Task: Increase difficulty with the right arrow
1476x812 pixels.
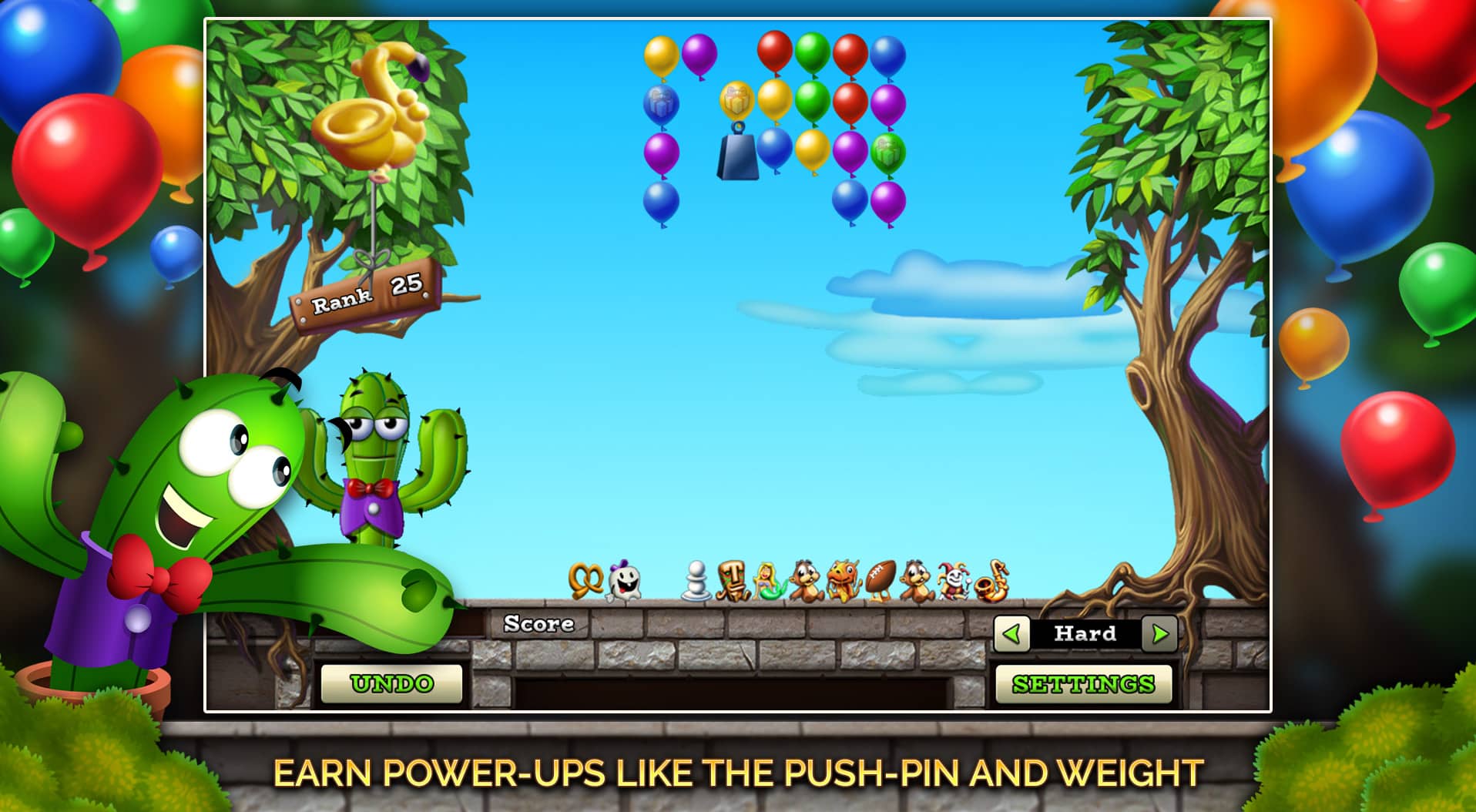Action: pyautogui.click(x=1157, y=635)
